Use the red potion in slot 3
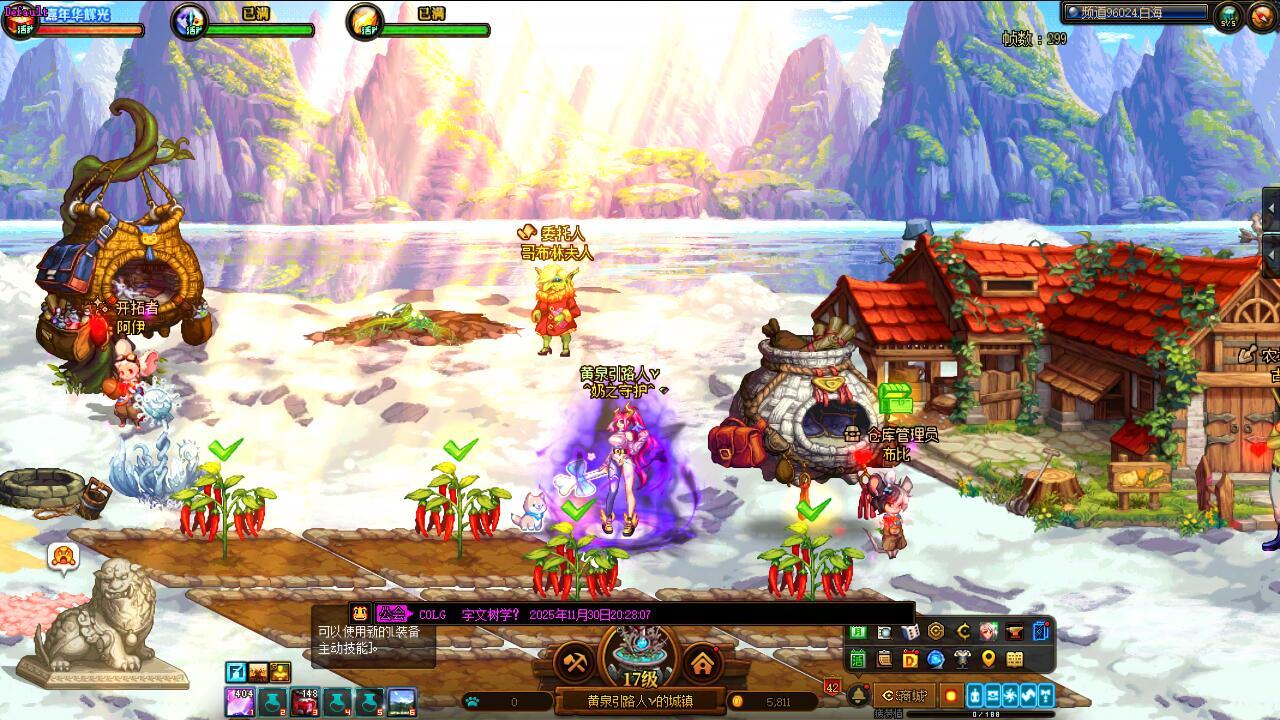The image size is (1280, 720). (x=305, y=703)
